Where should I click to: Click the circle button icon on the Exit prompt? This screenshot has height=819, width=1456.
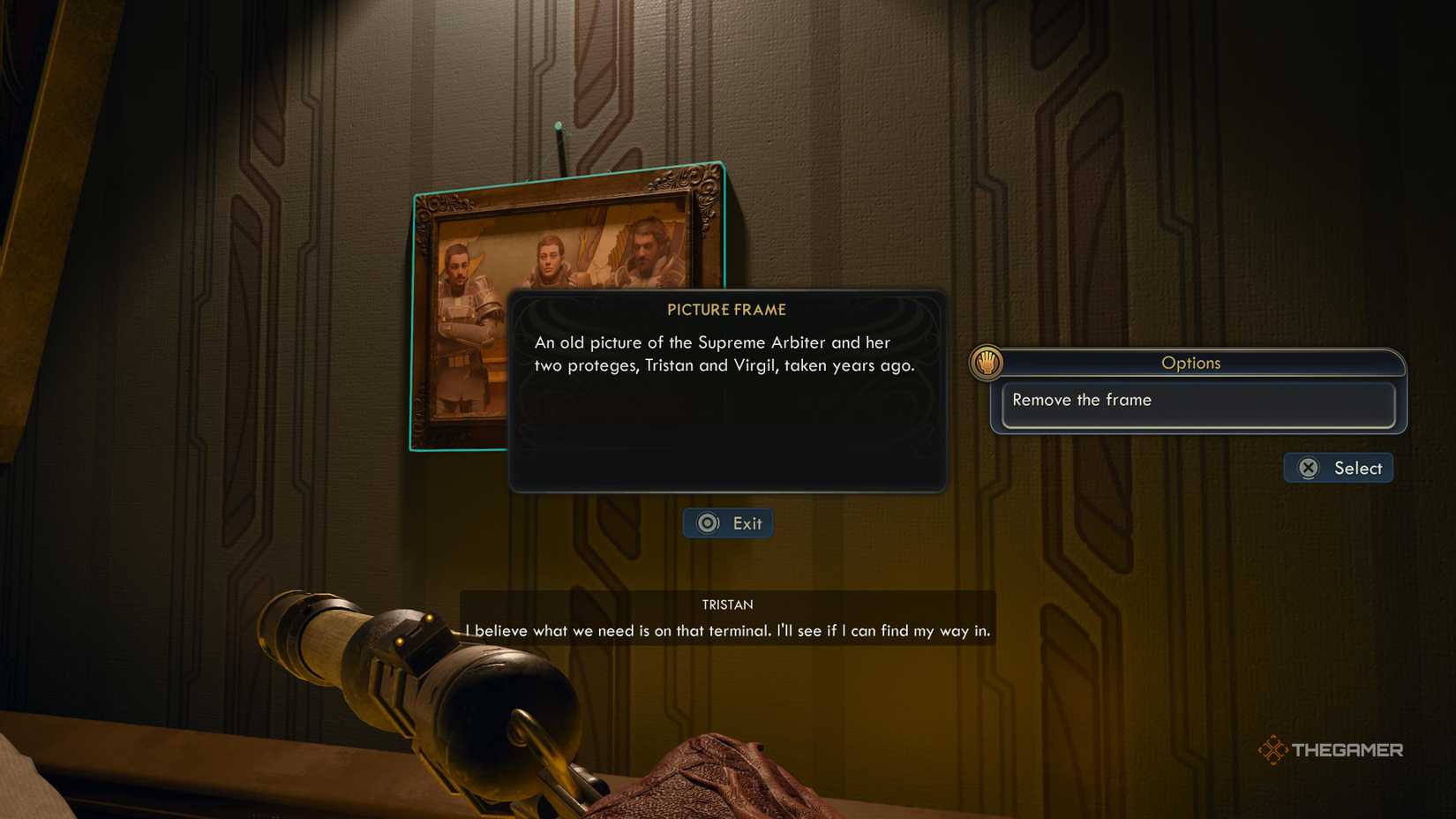coord(707,522)
